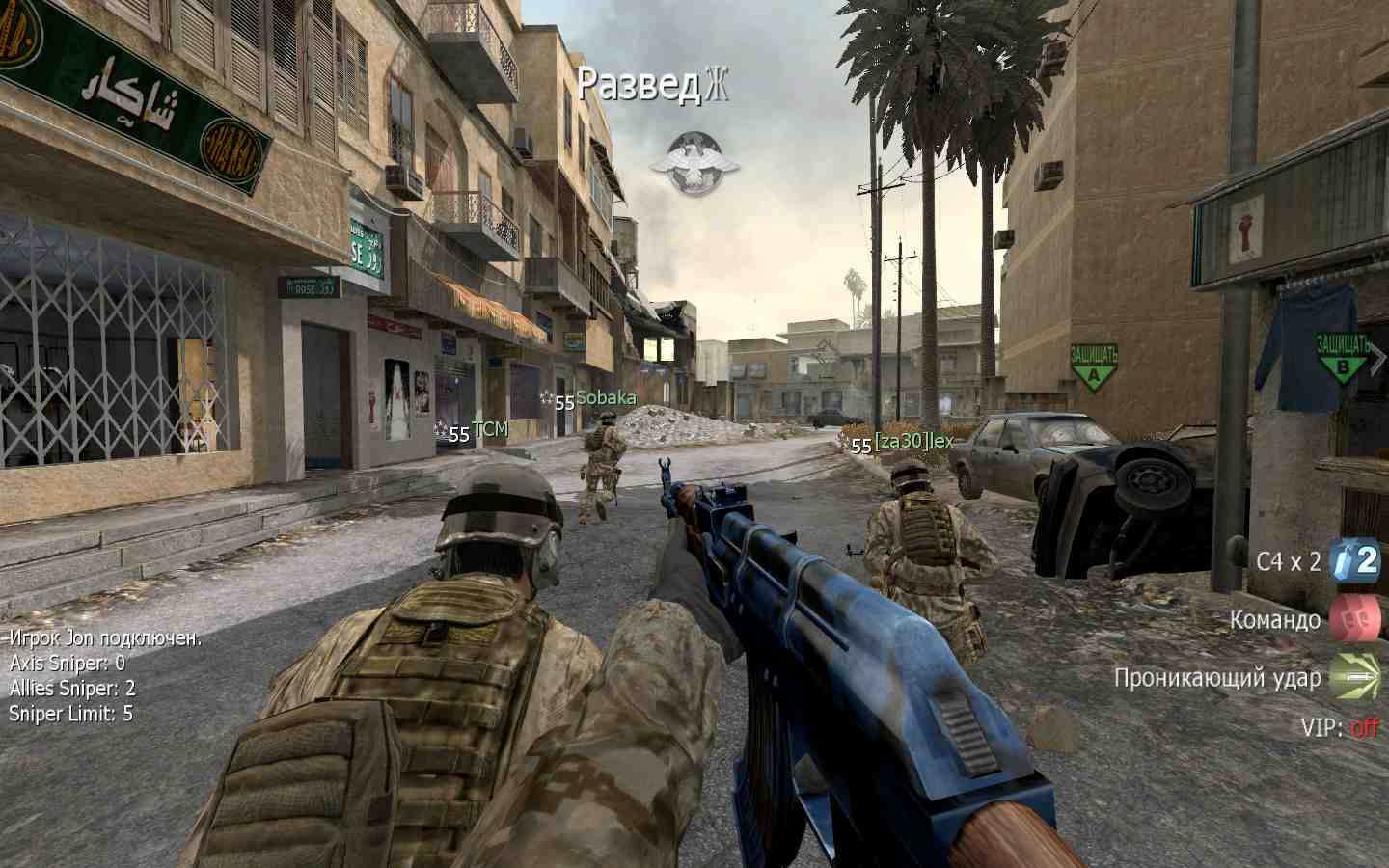This screenshot has width=1389, height=868.
Task: Click the Защищать A objective marker
Action: coord(1093,366)
